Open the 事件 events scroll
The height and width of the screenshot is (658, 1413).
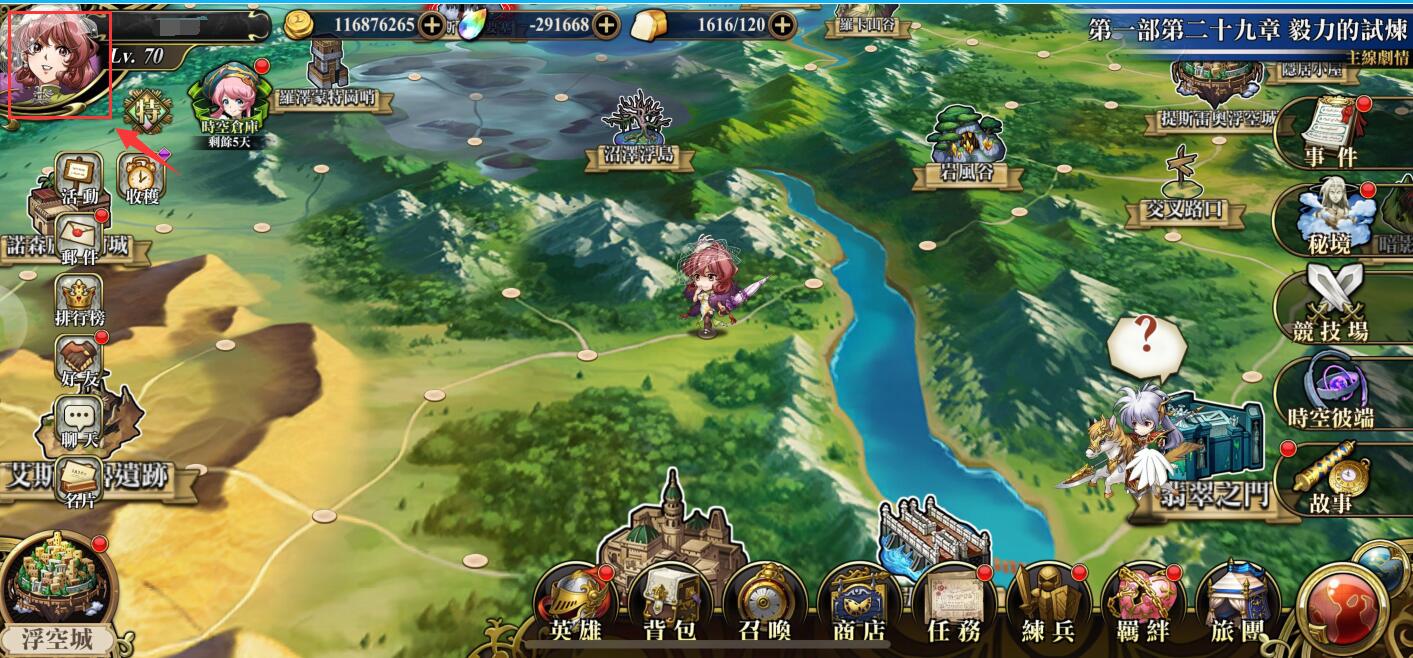(x=1332, y=130)
